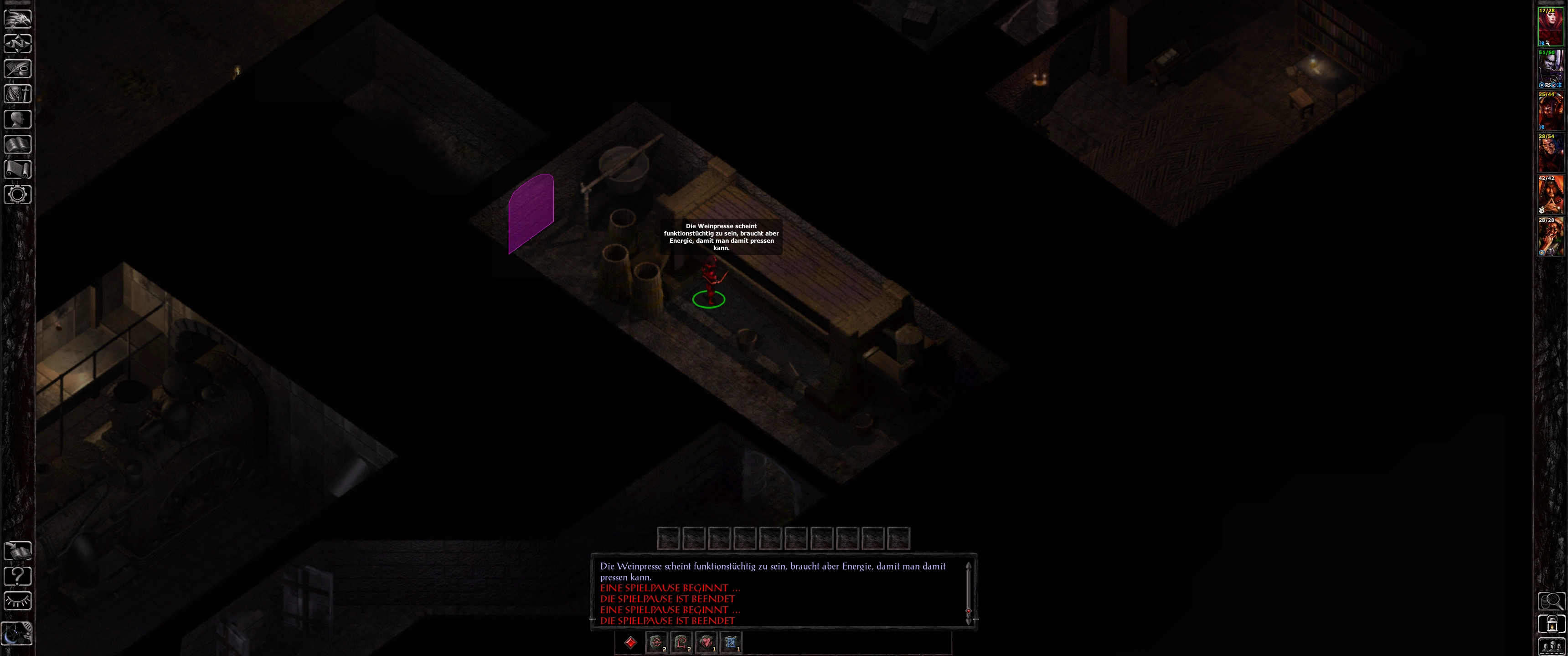This screenshot has width=1568, height=656.
Task: Click the magnifying glass zoom button
Action: click(1551, 601)
